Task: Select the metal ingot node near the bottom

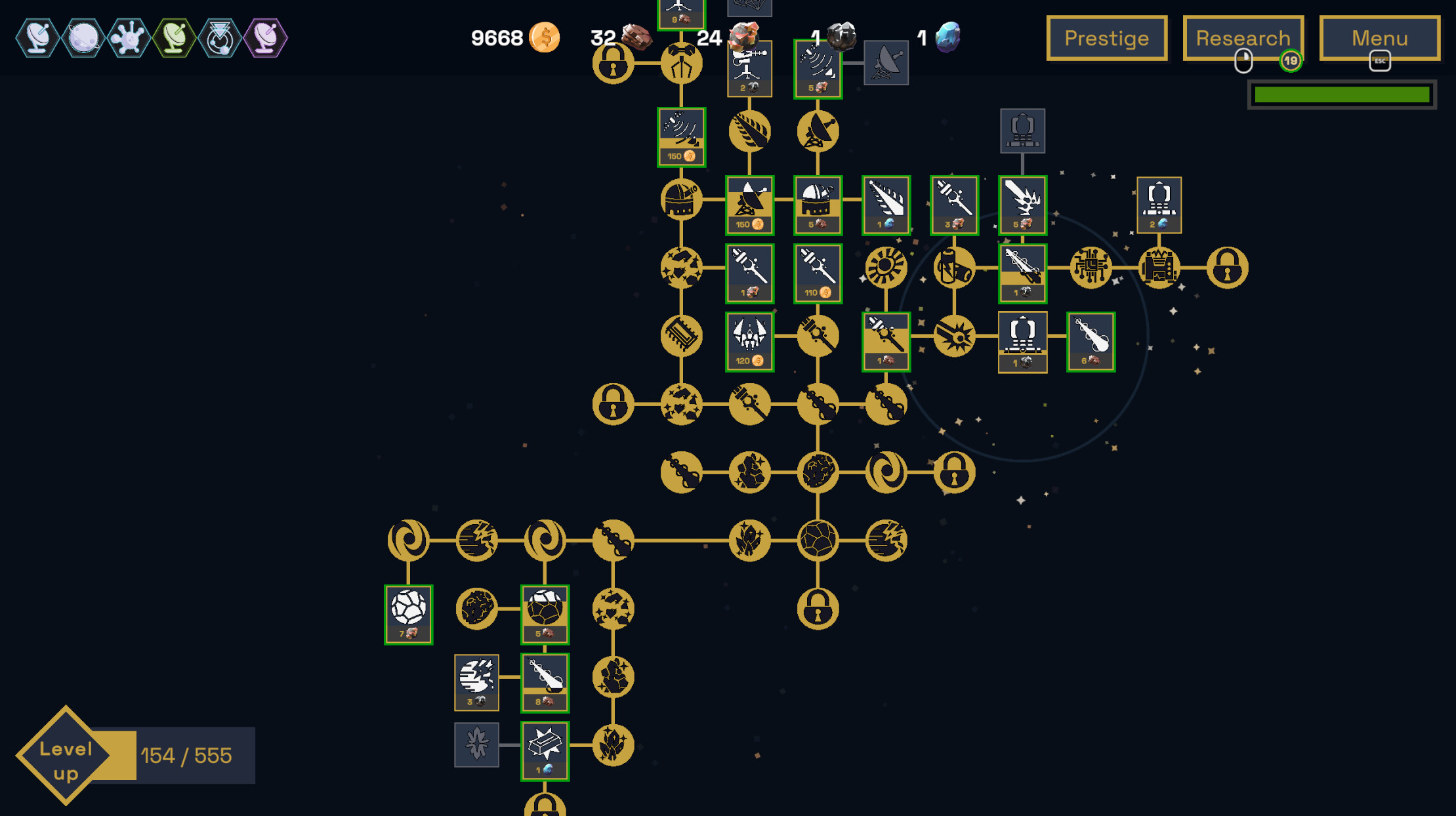Action: coord(545,748)
